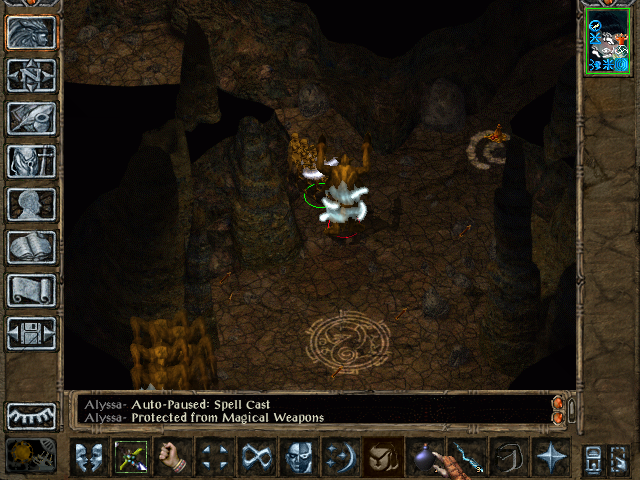640x480 pixels.
Task: Open the area map
Action: point(31,75)
